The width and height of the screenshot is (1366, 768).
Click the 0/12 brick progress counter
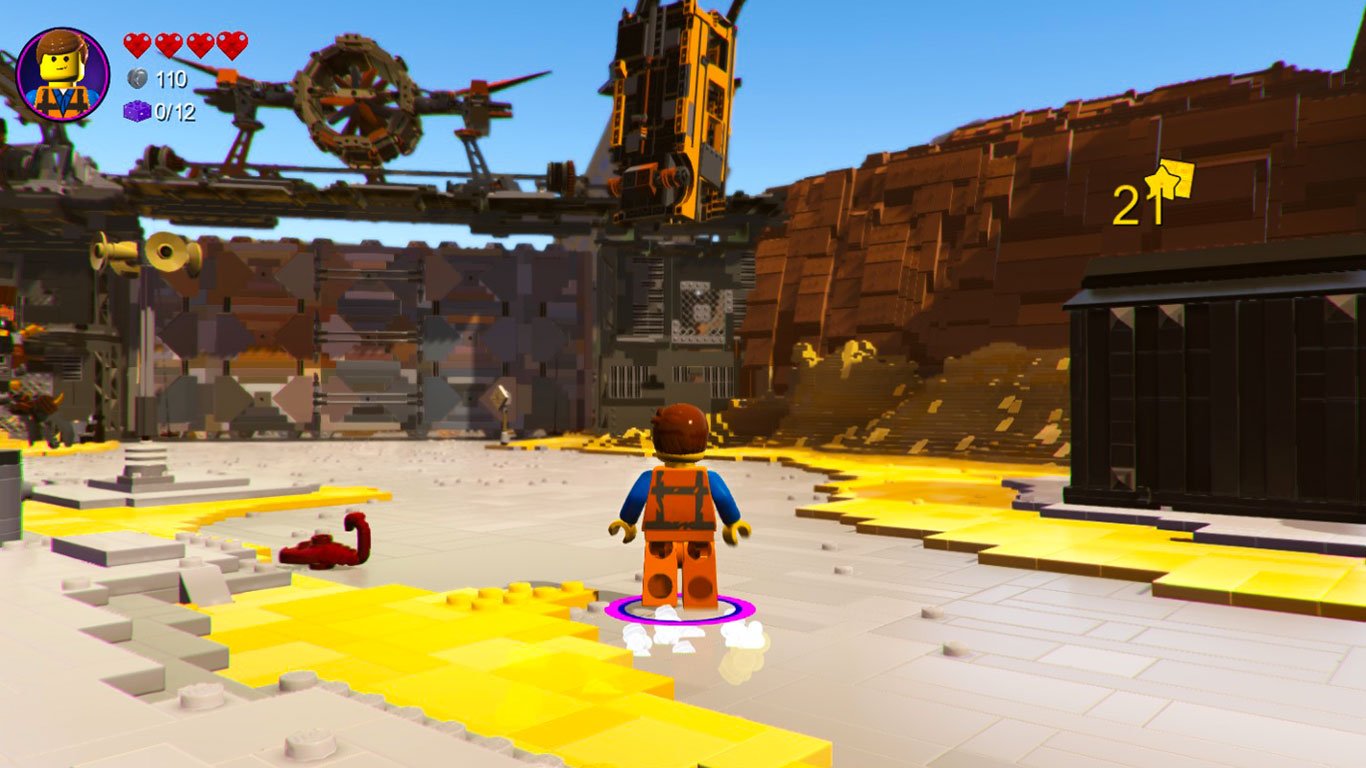tap(173, 113)
